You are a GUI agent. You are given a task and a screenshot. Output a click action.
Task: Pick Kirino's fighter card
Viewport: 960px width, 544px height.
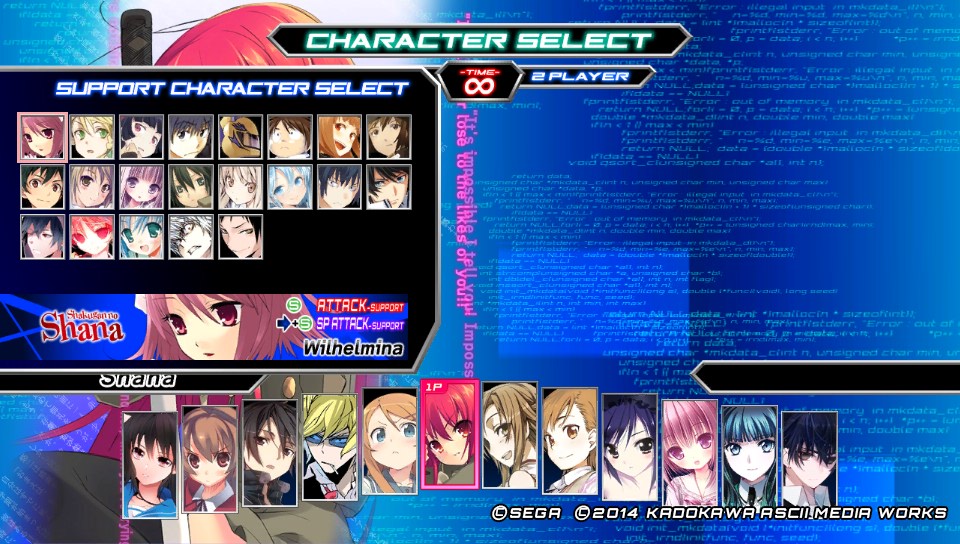(x=389, y=443)
